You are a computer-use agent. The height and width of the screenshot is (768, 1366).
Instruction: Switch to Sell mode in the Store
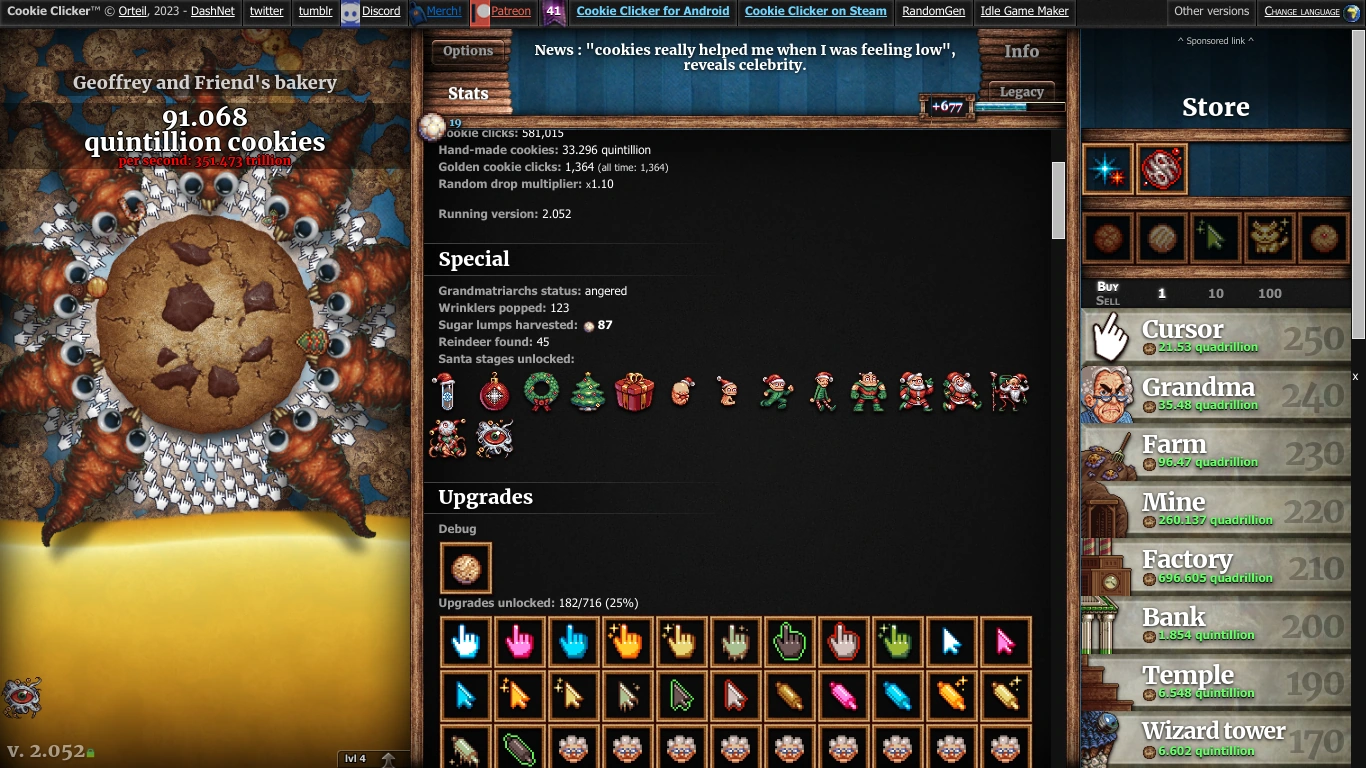click(1107, 299)
